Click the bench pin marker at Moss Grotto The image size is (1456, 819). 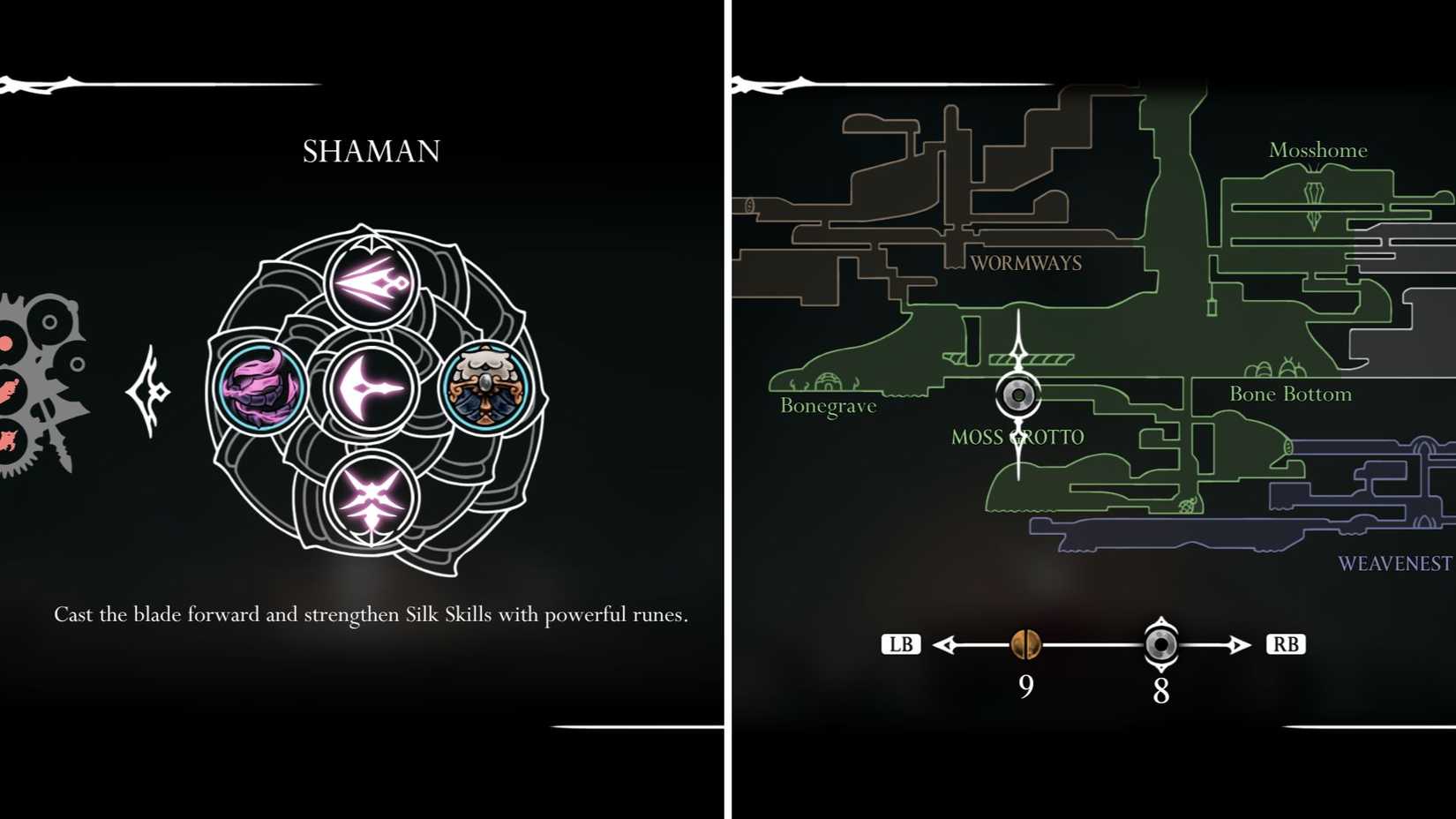click(1018, 395)
